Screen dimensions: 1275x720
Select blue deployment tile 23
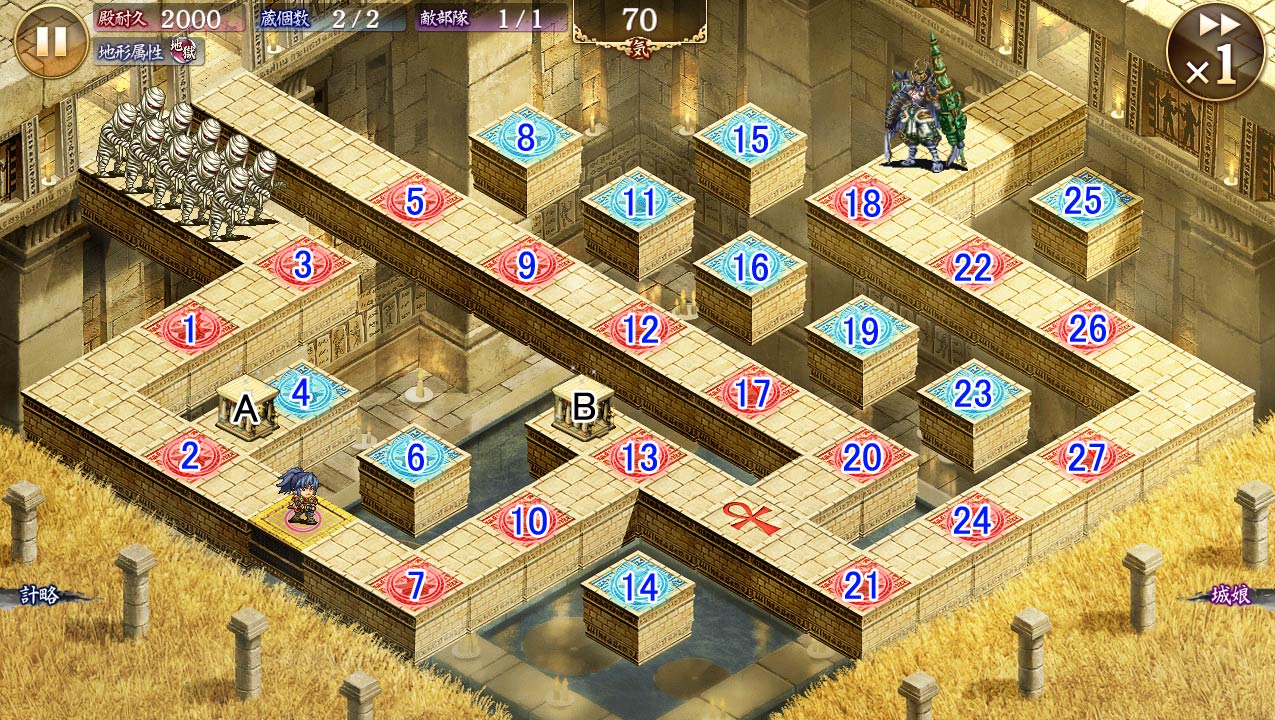(x=973, y=394)
